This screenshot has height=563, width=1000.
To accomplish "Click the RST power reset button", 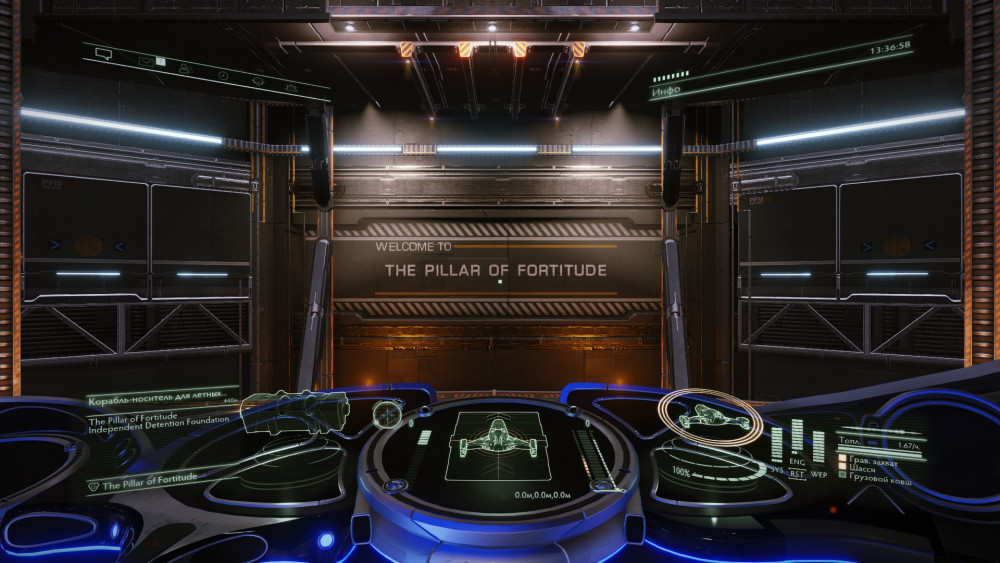I will tap(797, 474).
